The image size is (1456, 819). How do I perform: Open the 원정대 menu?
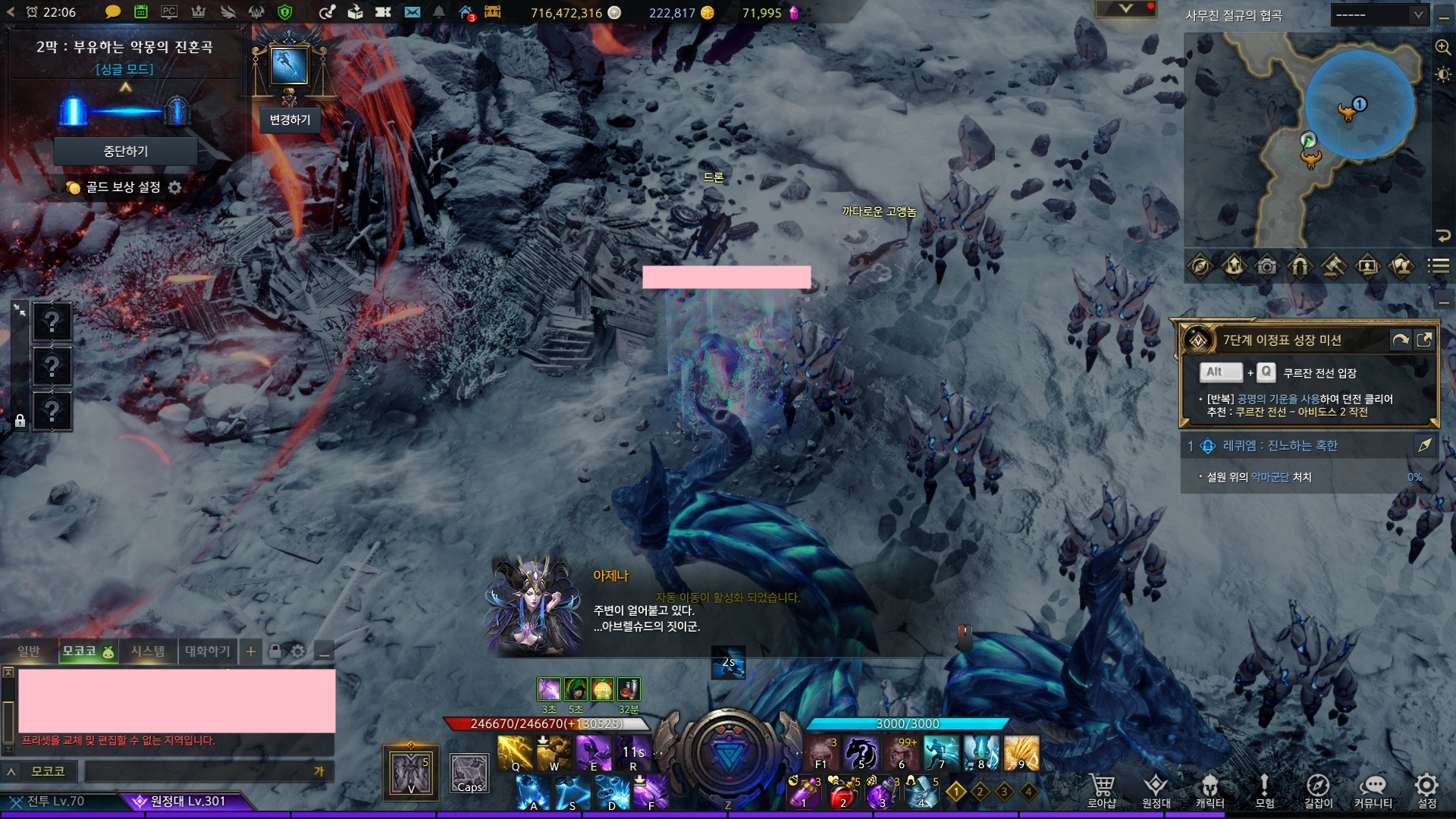click(1156, 791)
